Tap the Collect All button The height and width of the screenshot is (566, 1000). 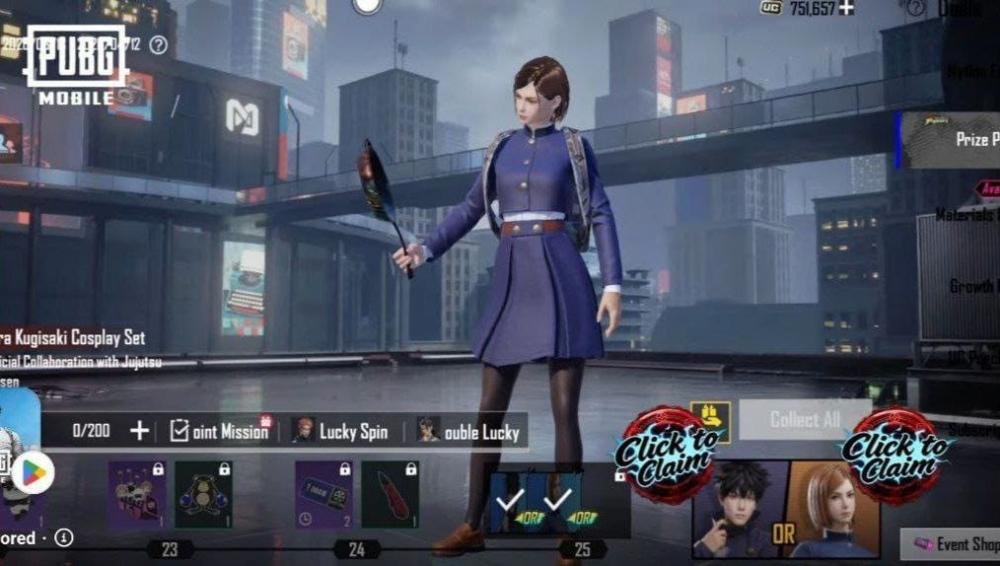pyautogui.click(x=805, y=420)
